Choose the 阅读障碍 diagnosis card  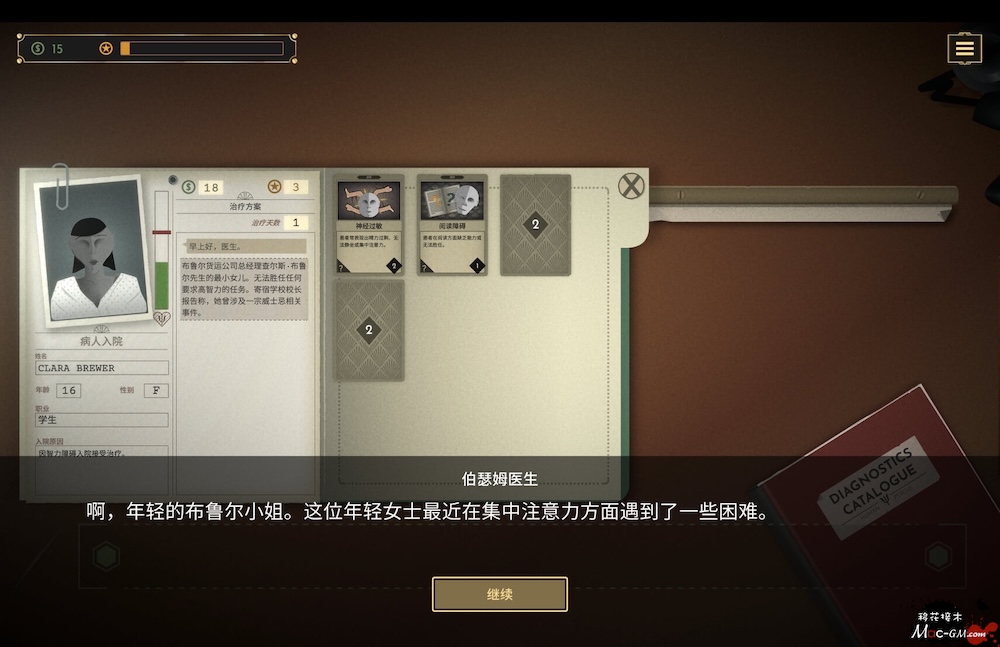coord(452,225)
